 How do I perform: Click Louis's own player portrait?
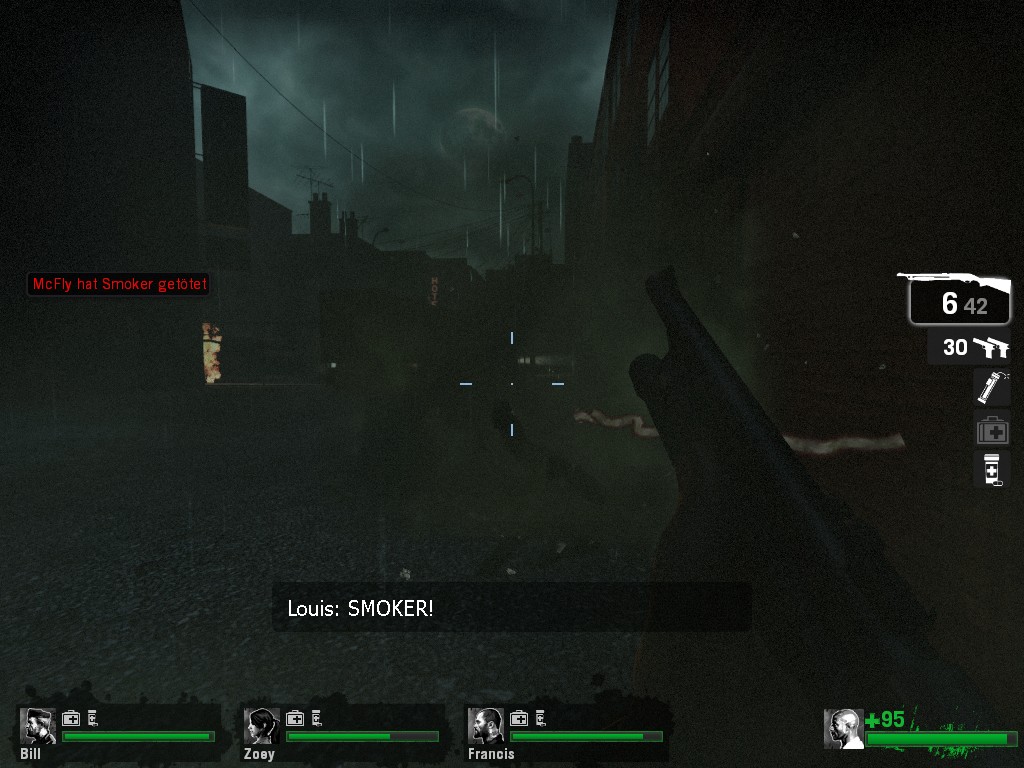[843, 728]
